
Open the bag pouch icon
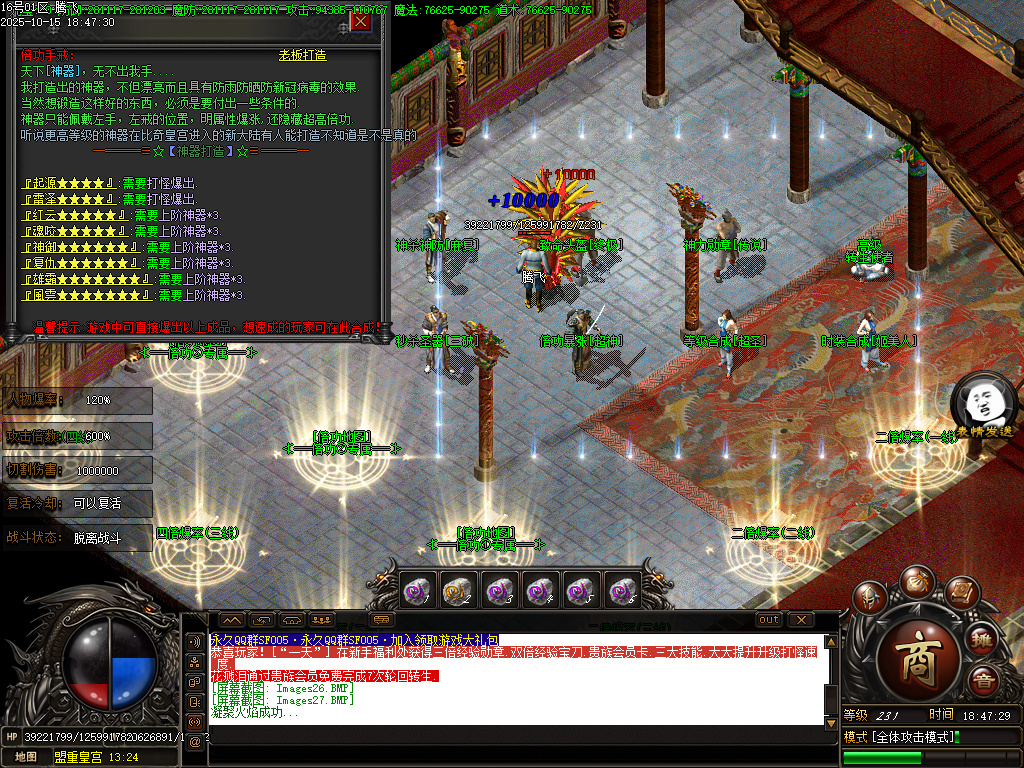click(916, 581)
